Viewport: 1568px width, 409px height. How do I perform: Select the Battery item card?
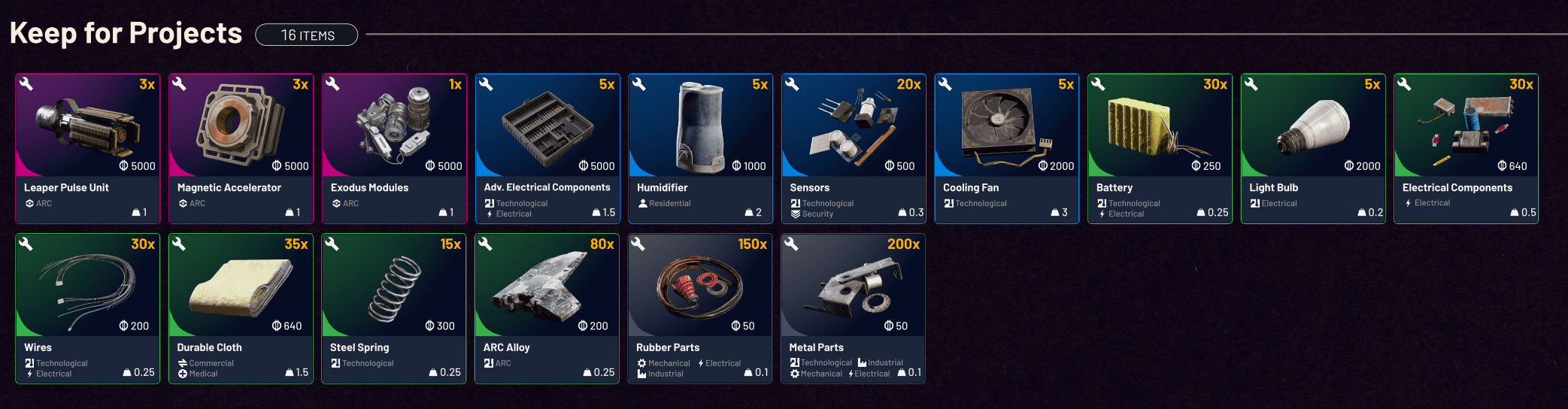tap(1160, 148)
